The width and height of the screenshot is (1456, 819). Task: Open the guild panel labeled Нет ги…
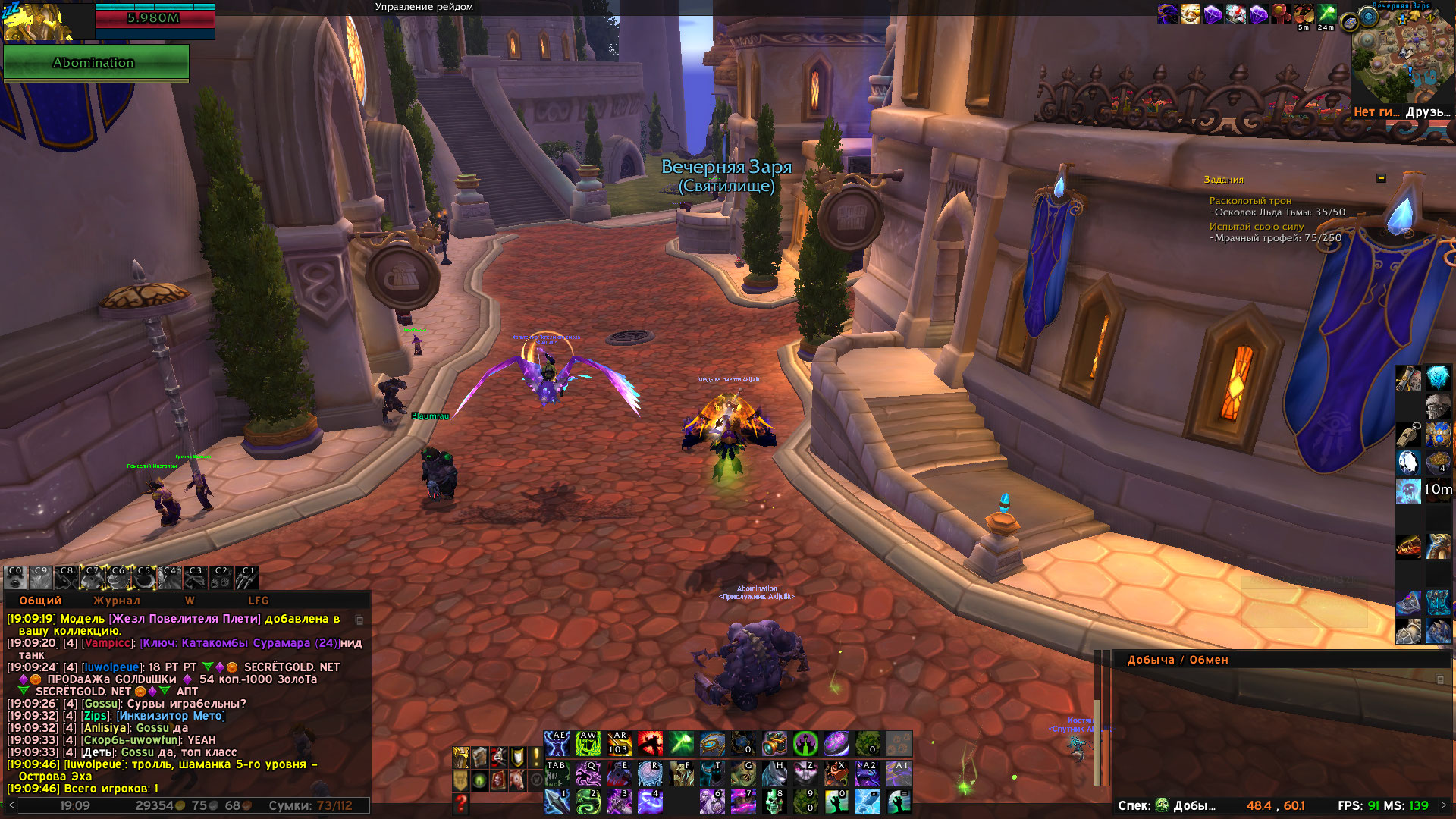pos(1376,112)
